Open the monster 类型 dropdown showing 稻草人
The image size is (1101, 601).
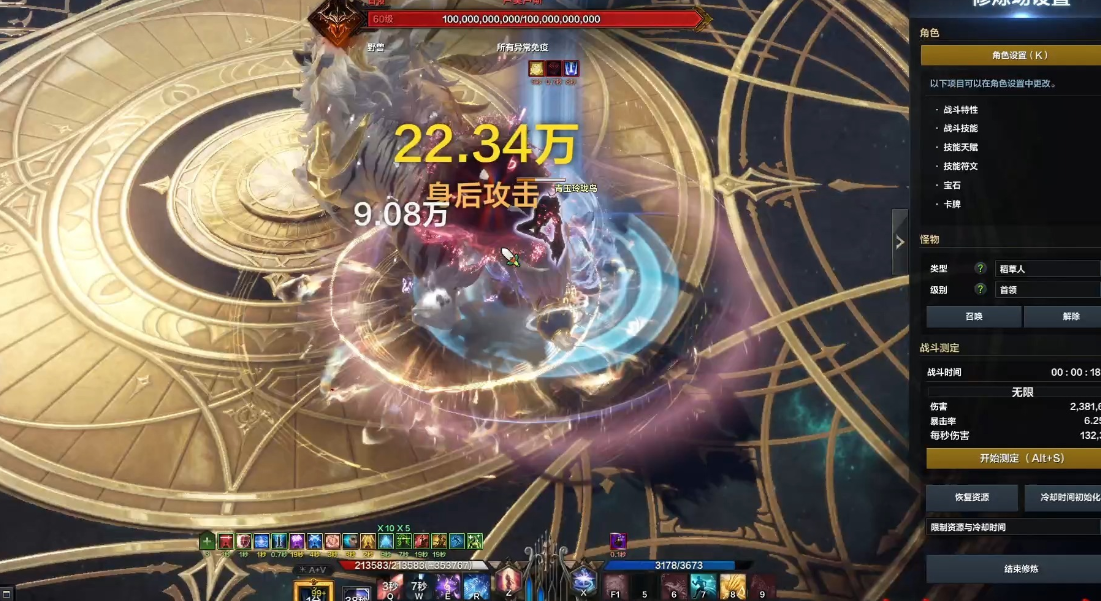tap(1047, 269)
